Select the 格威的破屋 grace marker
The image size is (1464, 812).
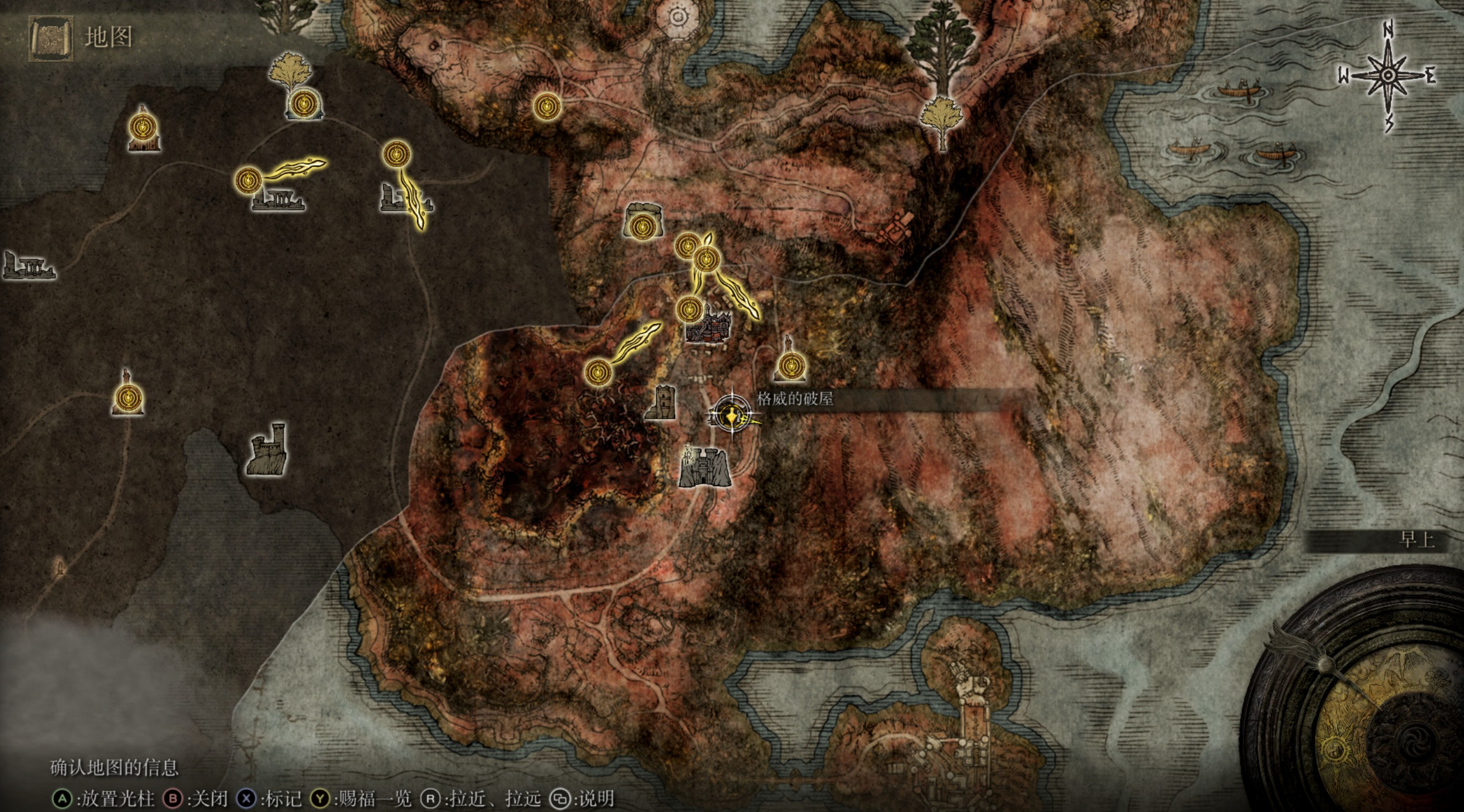coord(731,413)
